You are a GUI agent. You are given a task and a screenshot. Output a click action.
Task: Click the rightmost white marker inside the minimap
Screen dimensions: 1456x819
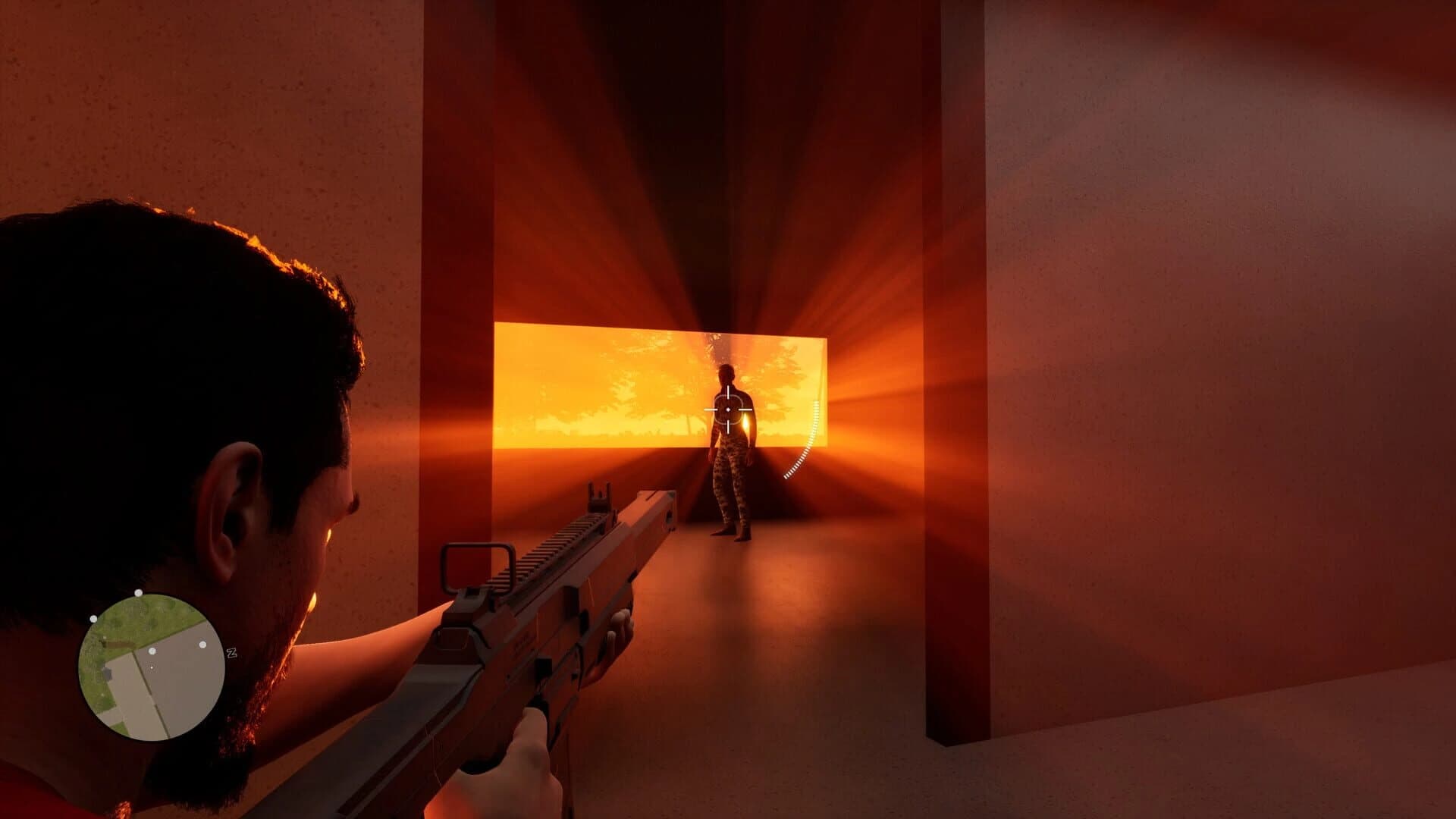point(202,645)
